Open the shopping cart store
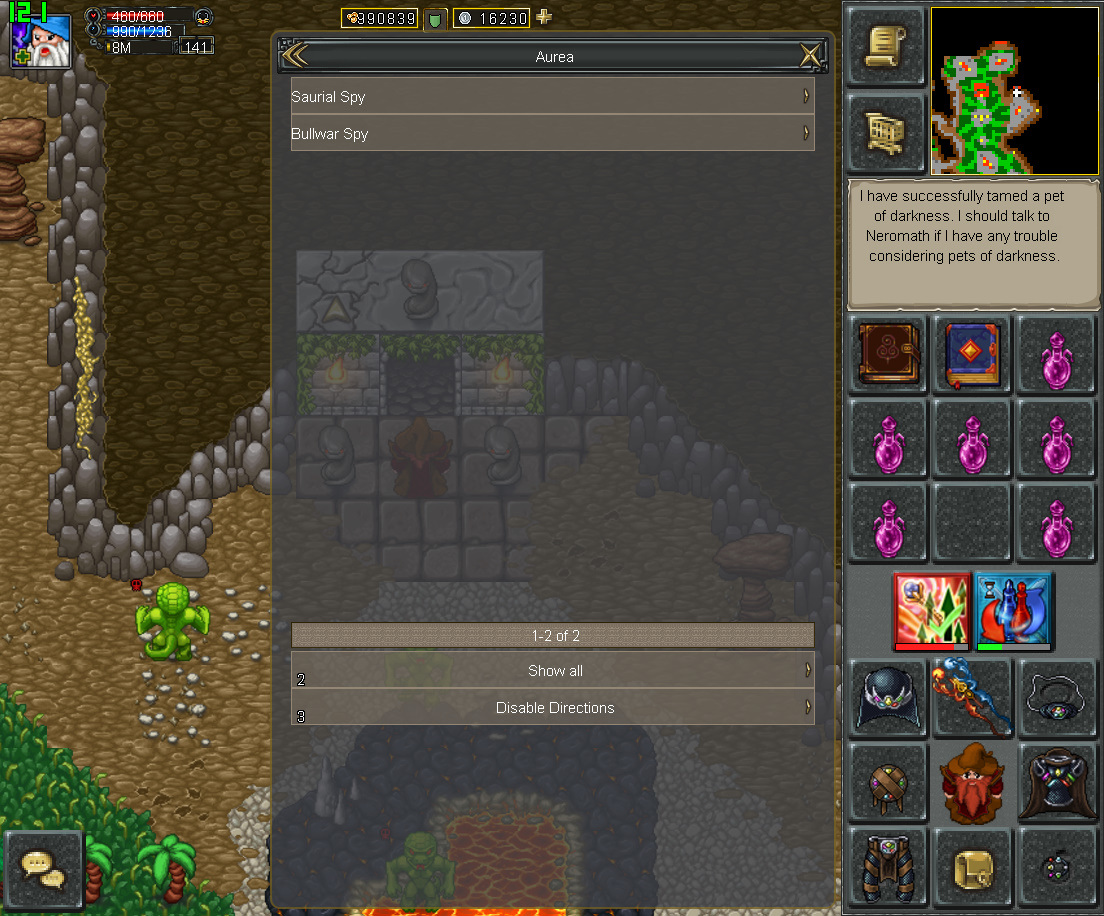Screen dimensions: 1104x916 click(885, 131)
